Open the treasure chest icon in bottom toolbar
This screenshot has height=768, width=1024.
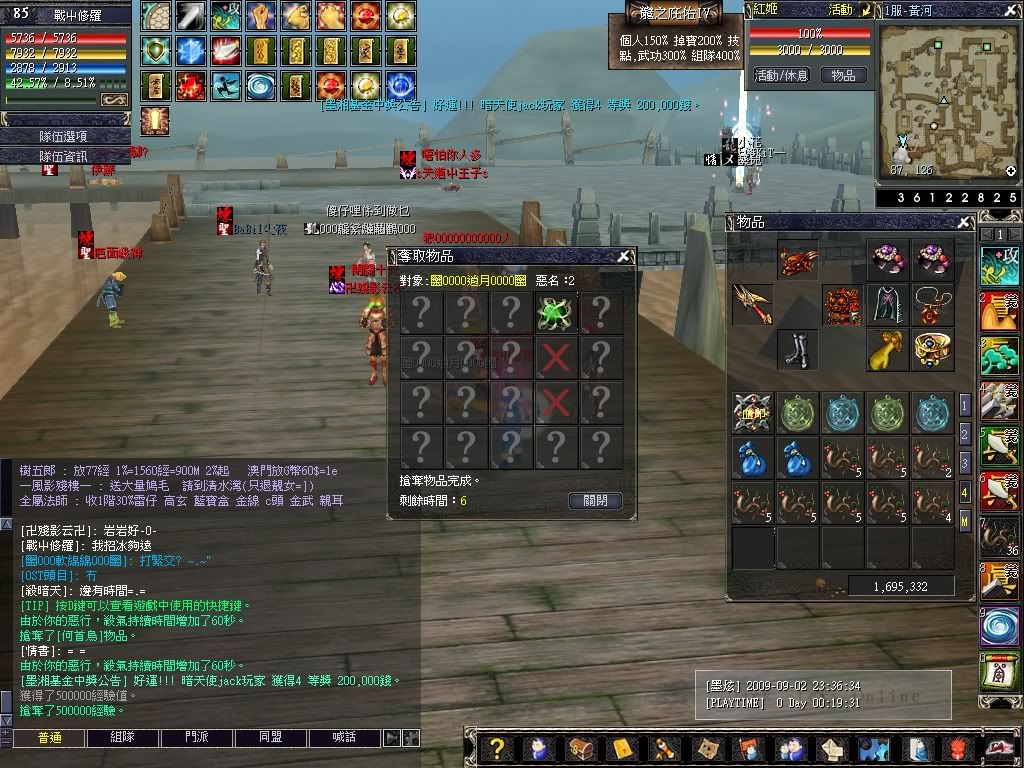point(581,748)
